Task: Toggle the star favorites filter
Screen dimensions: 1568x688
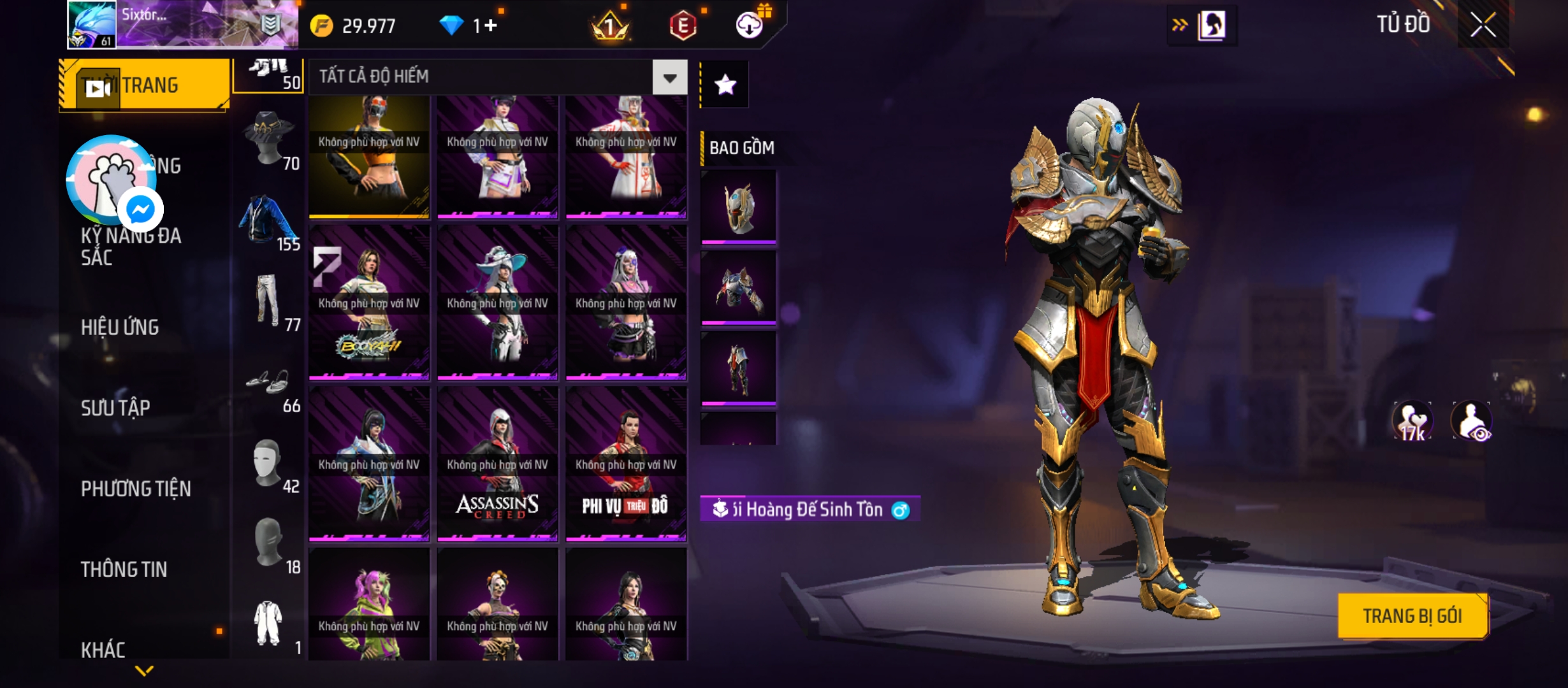Action: point(725,85)
